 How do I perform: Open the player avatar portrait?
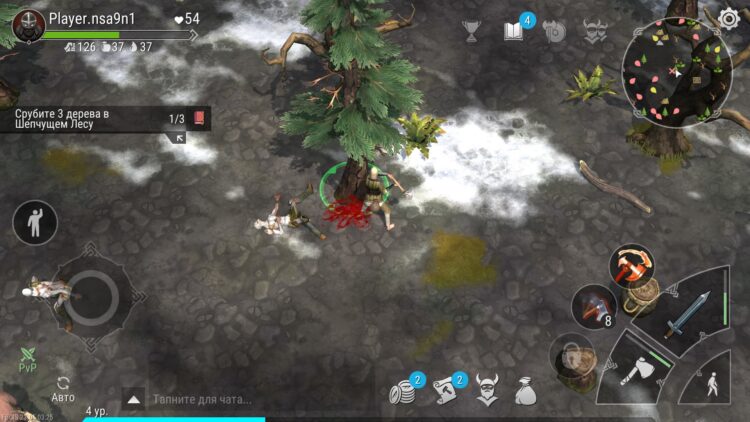pos(29,26)
